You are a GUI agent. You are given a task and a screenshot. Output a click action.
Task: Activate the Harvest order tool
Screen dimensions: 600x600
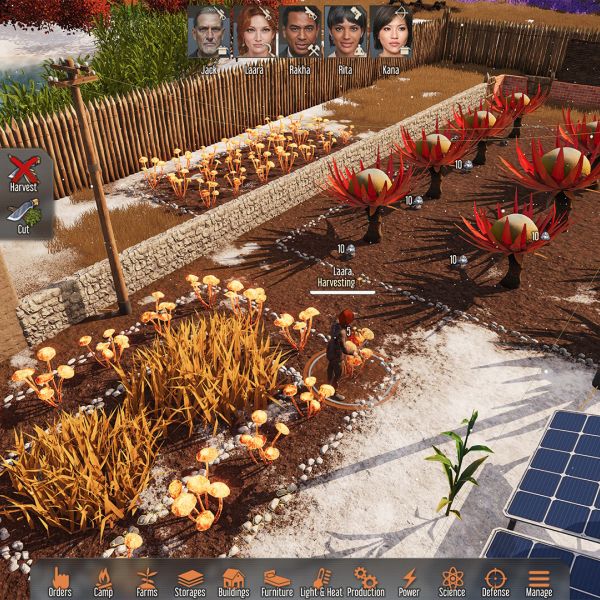coord(23,172)
